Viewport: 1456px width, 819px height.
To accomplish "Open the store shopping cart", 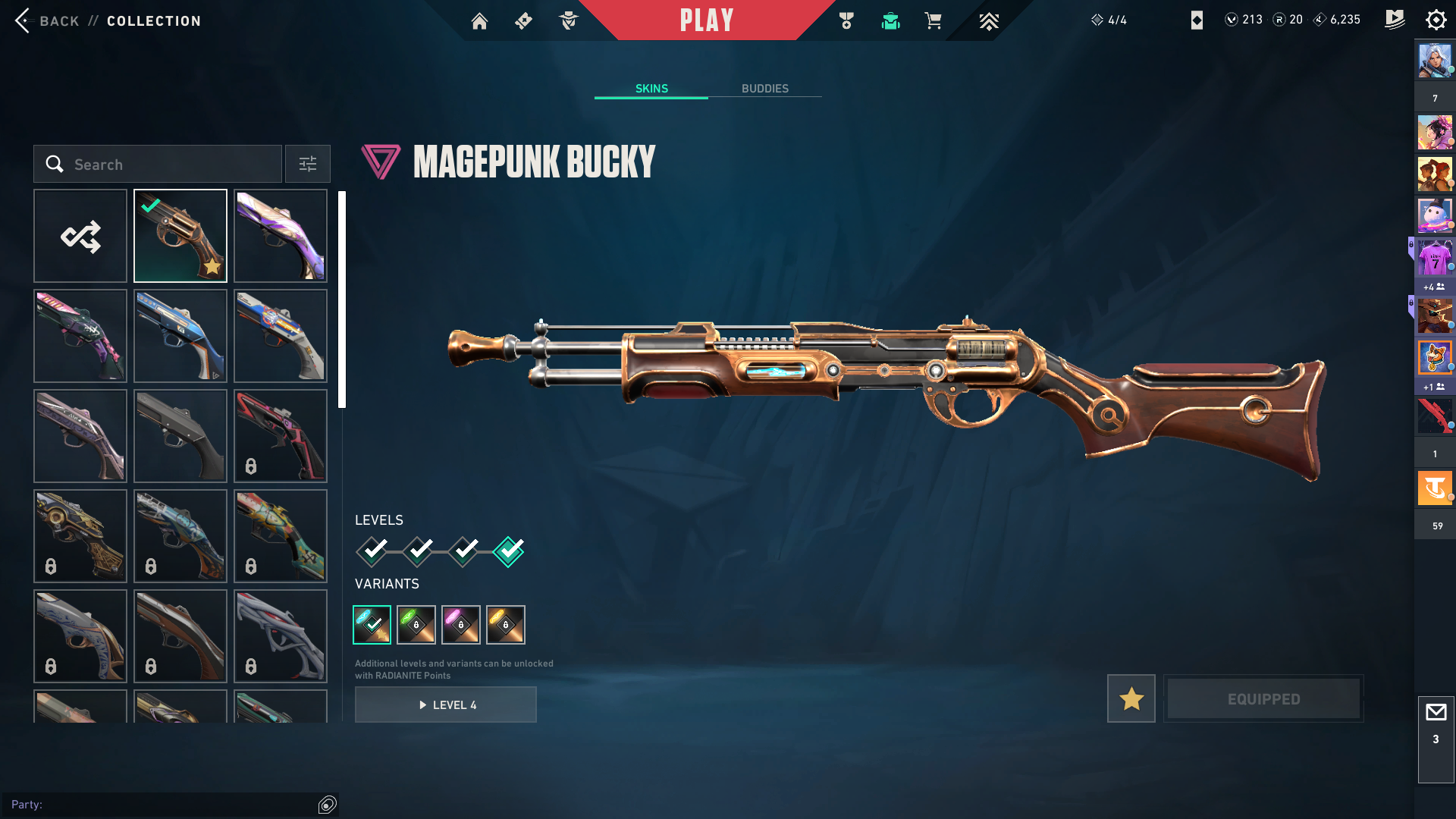I will tap(933, 21).
